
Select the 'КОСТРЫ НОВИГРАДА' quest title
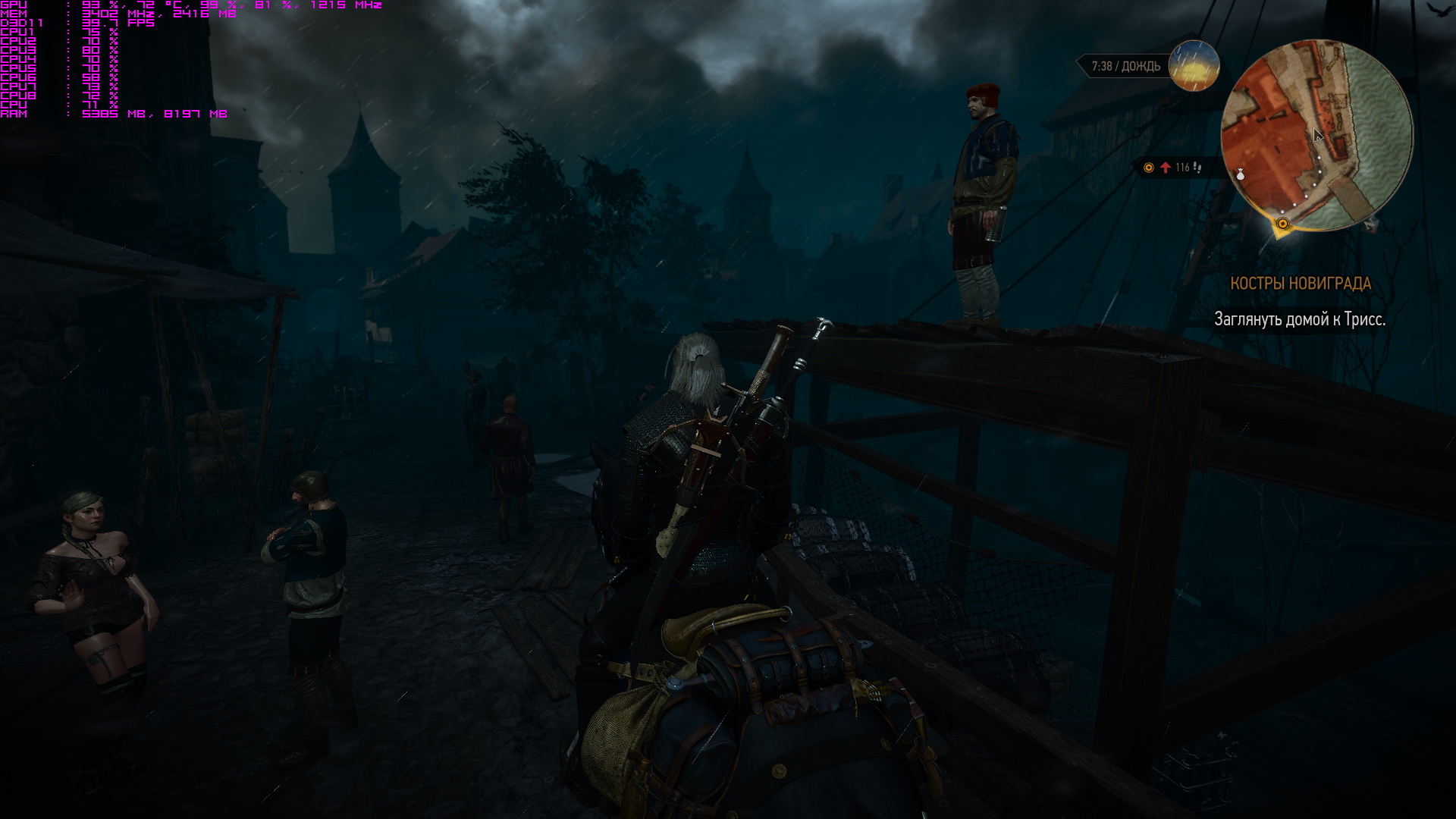pos(1300,284)
